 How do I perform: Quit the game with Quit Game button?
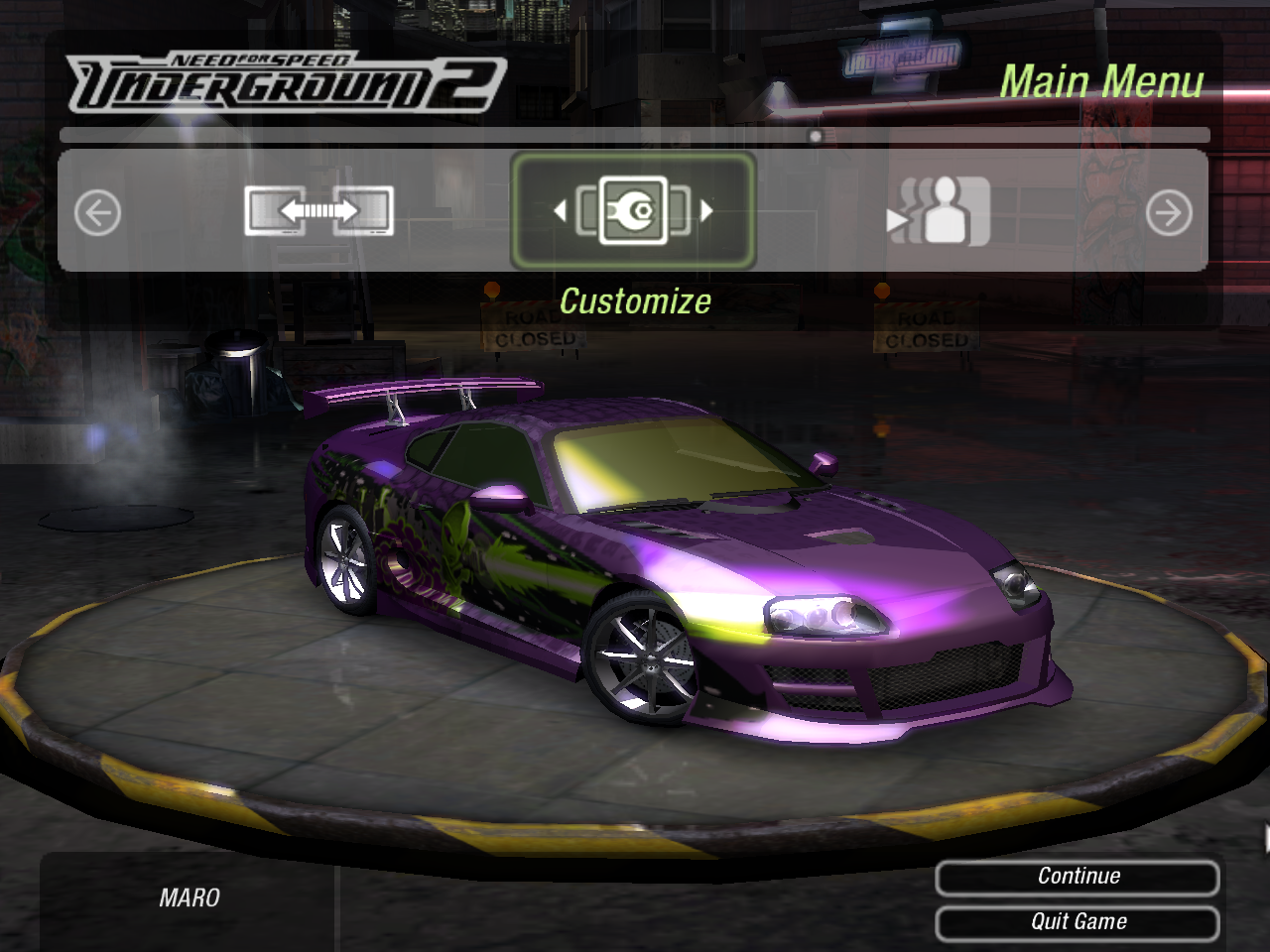coord(1078,922)
